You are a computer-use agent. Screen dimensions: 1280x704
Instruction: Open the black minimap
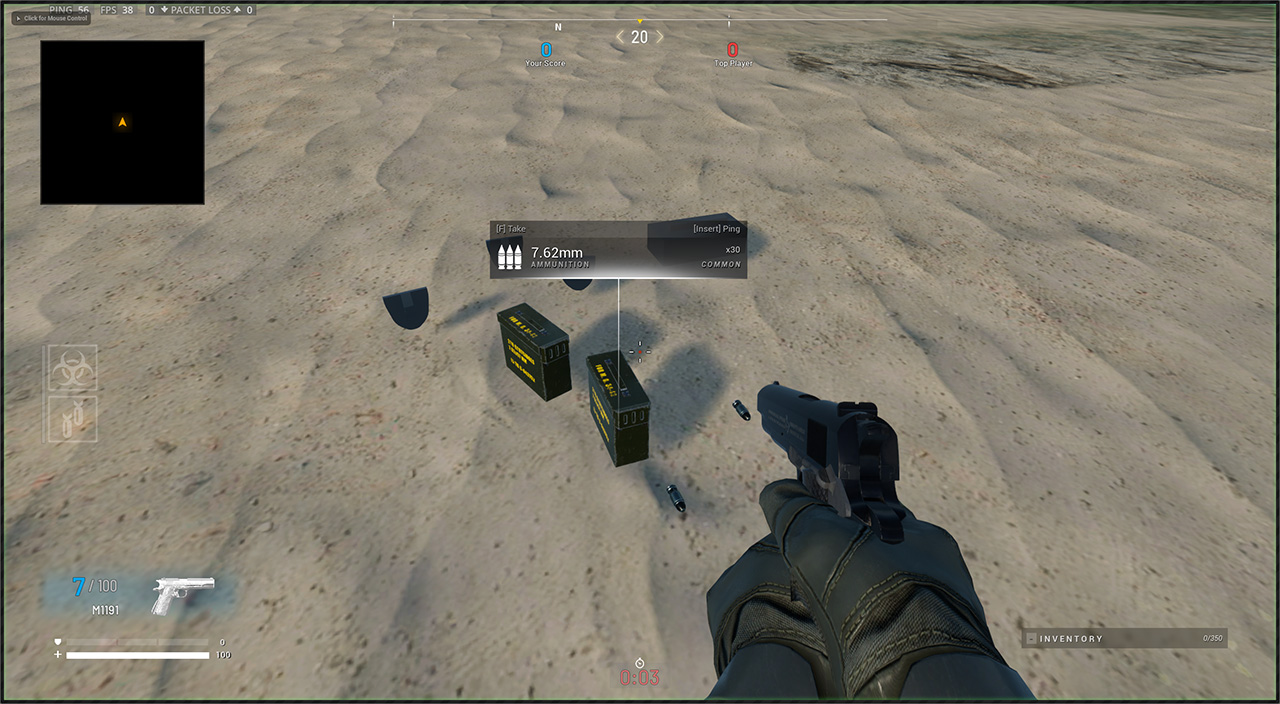(122, 122)
